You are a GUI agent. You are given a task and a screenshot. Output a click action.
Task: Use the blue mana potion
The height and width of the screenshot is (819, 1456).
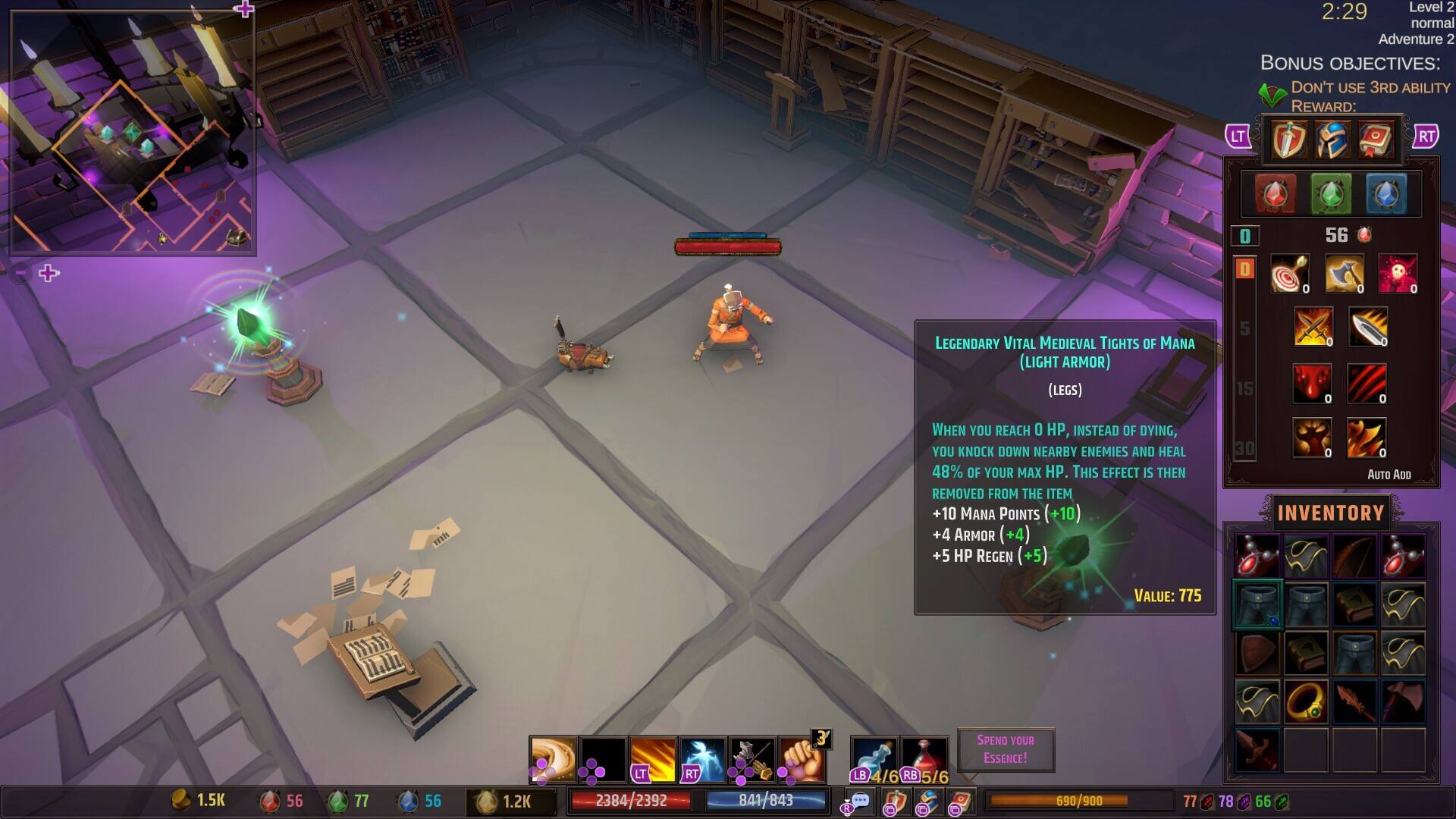tap(874, 758)
